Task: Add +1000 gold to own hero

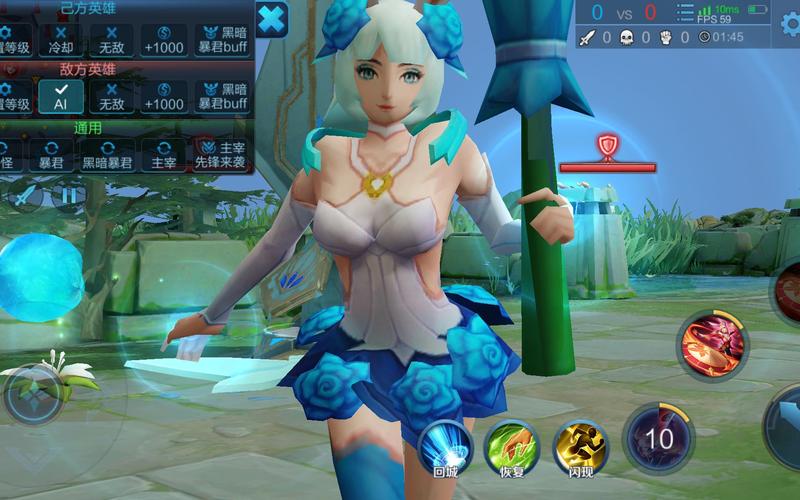Action: pyautogui.click(x=162, y=39)
